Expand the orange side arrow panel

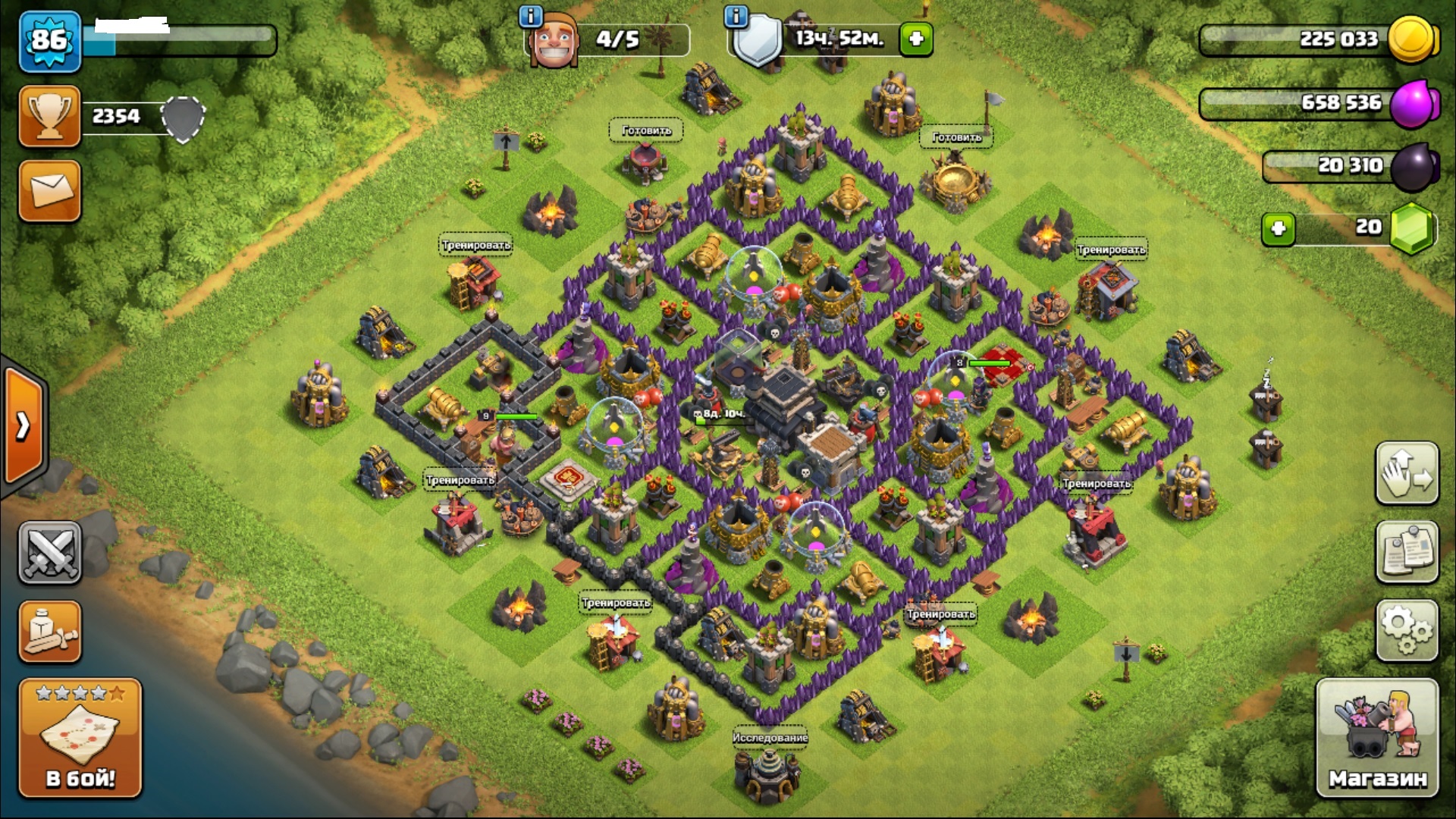click(23, 426)
